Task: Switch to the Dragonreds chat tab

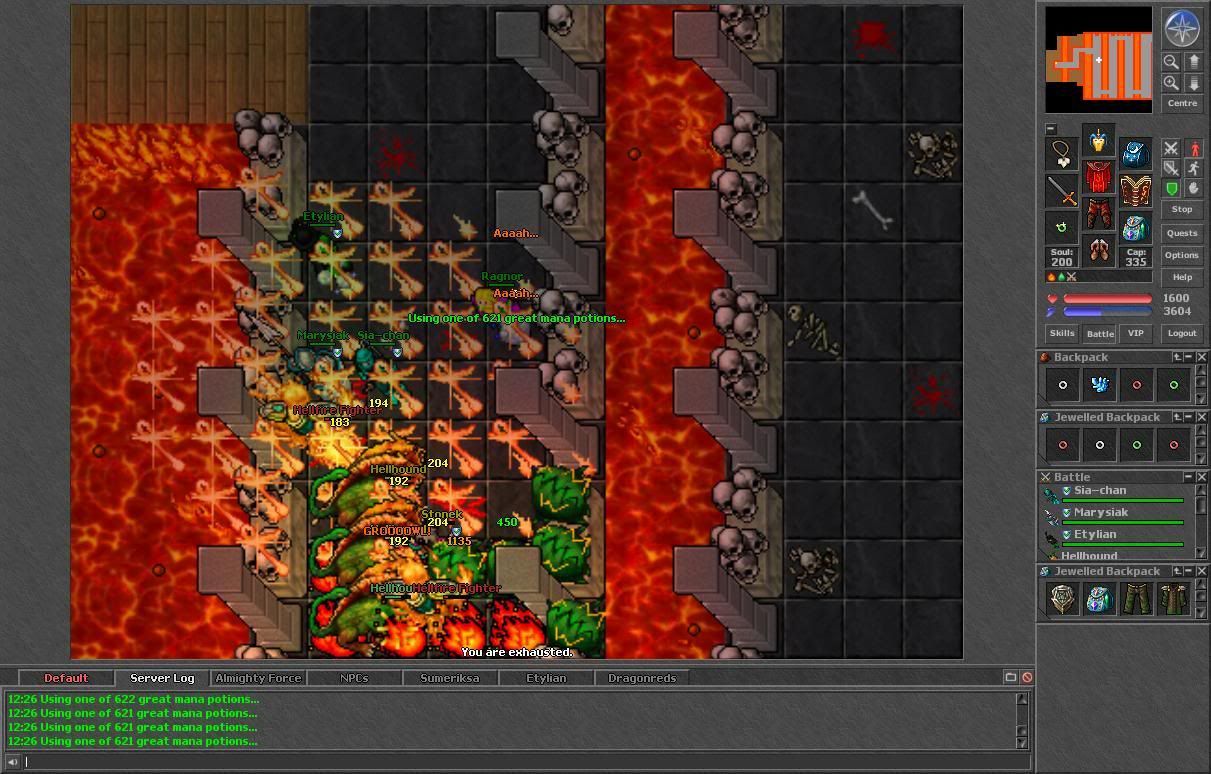Action: point(642,678)
